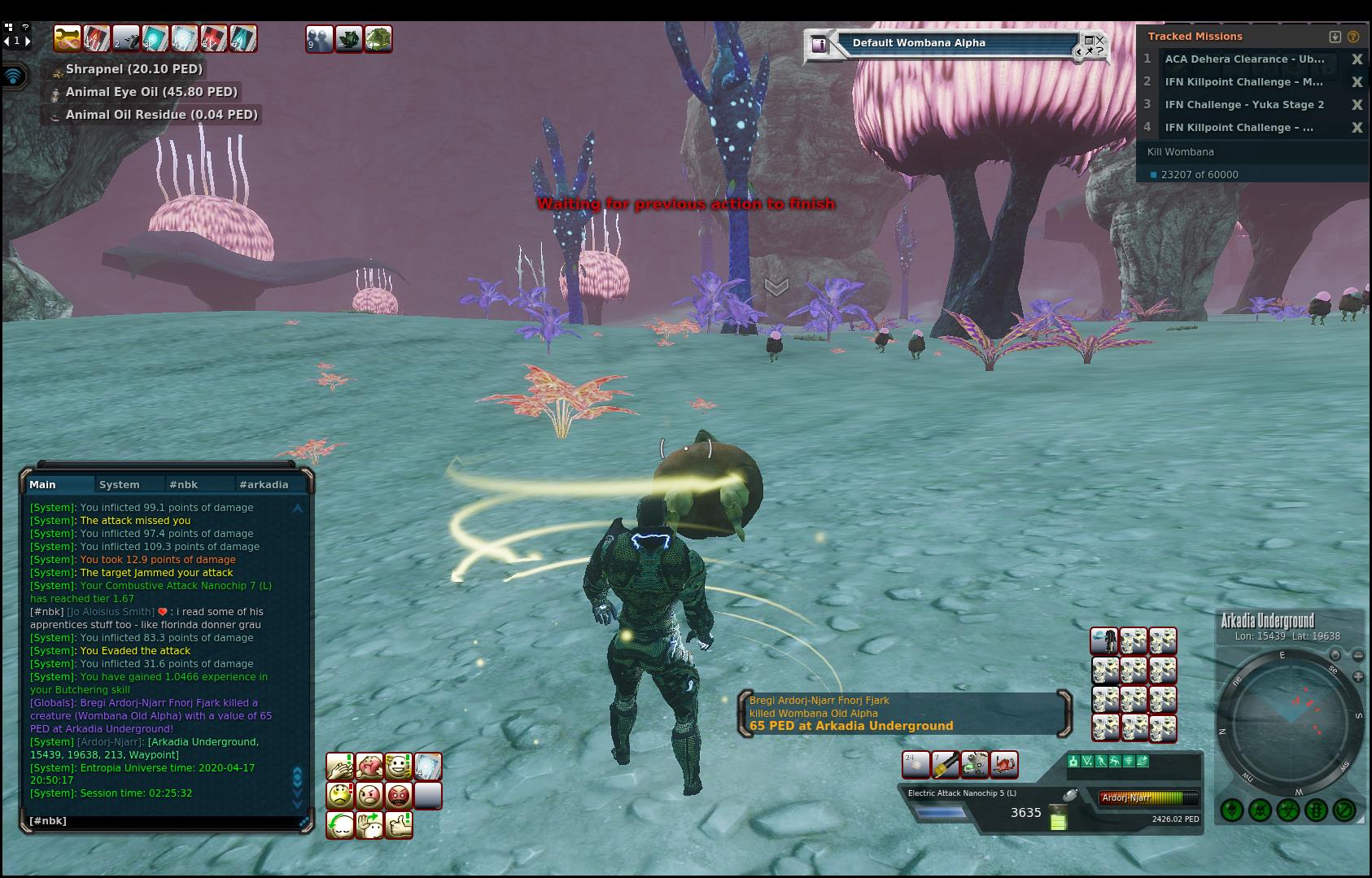The width and height of the screenshot is (1372, 878).
Task: Zoom out the radar with minus button
Action: pyautogui.click(x=1358, y=655)
